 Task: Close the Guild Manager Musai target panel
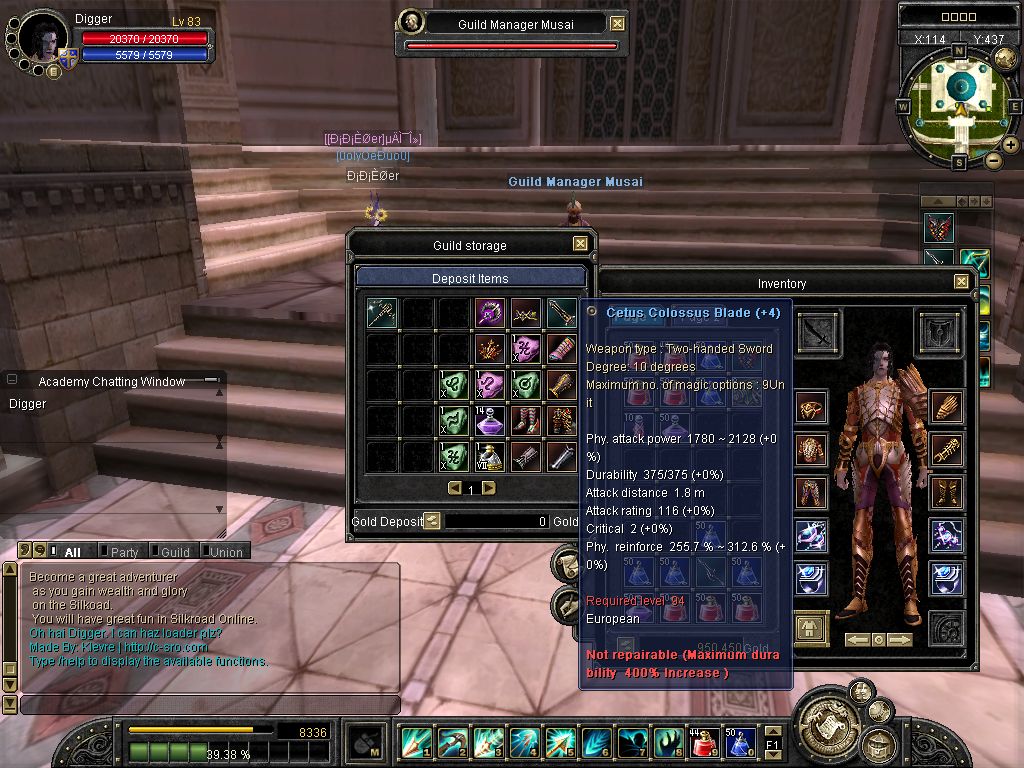pyautogui.click(x=617, y=24)
